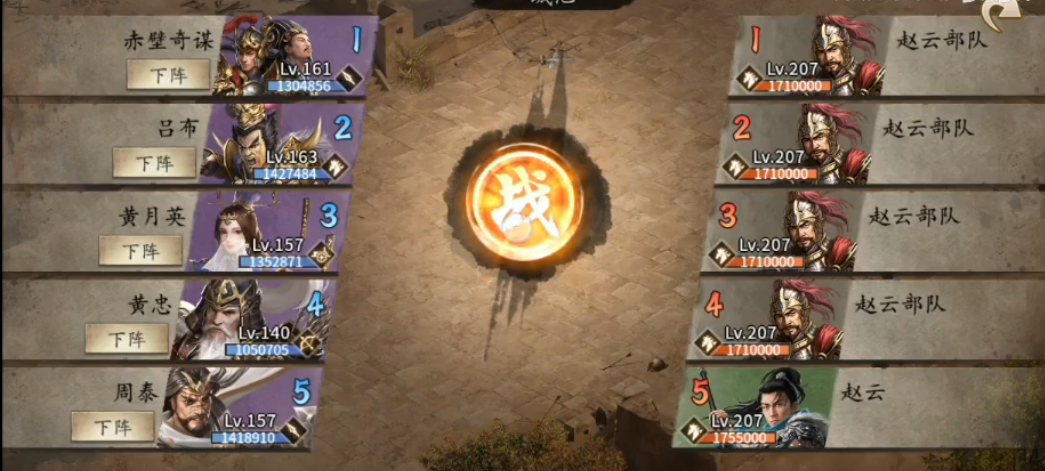Screen dimensions: 1045x471
Task: Tap the 下阵 button beside 黄忠
Action: click(x=126, y=338)
